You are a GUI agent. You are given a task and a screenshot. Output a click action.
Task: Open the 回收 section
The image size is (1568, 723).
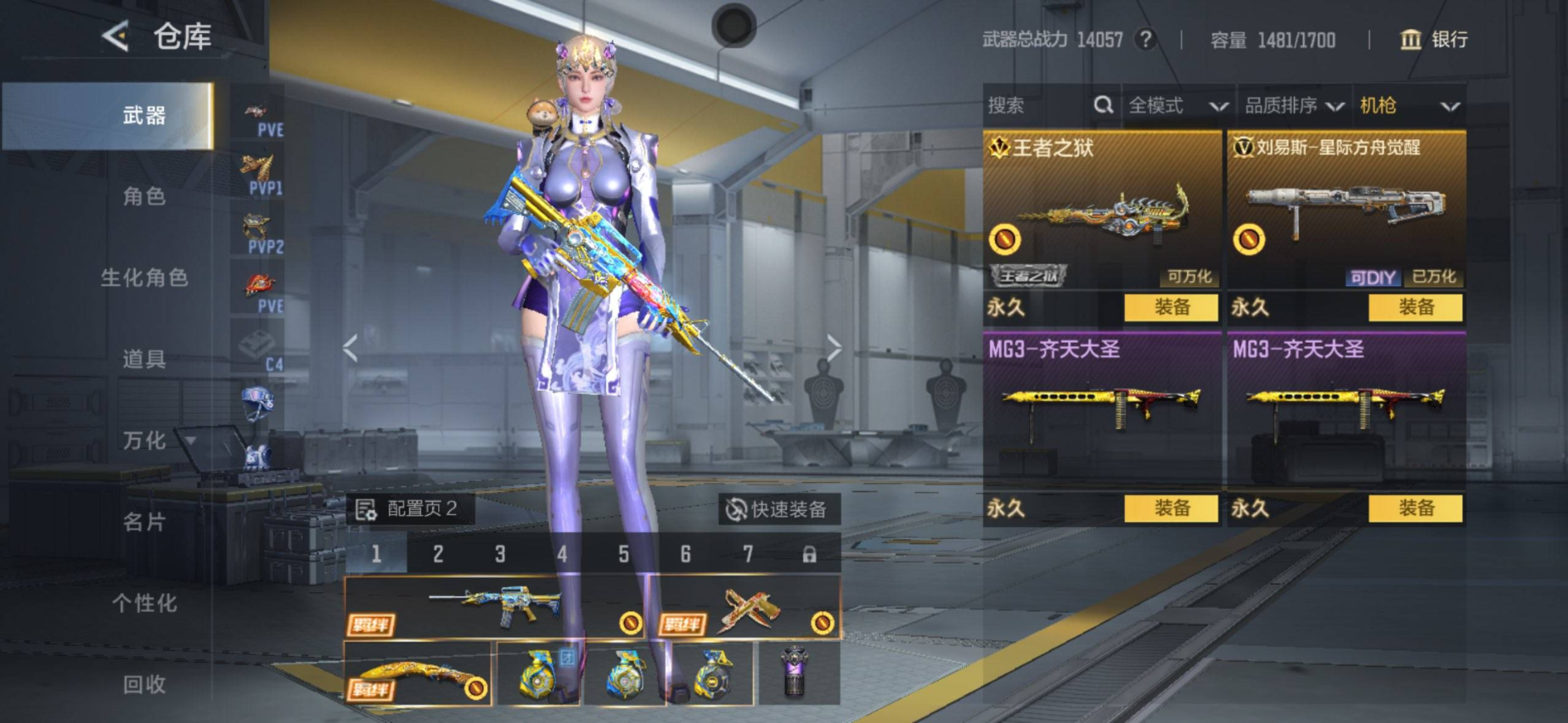point(143,685)
